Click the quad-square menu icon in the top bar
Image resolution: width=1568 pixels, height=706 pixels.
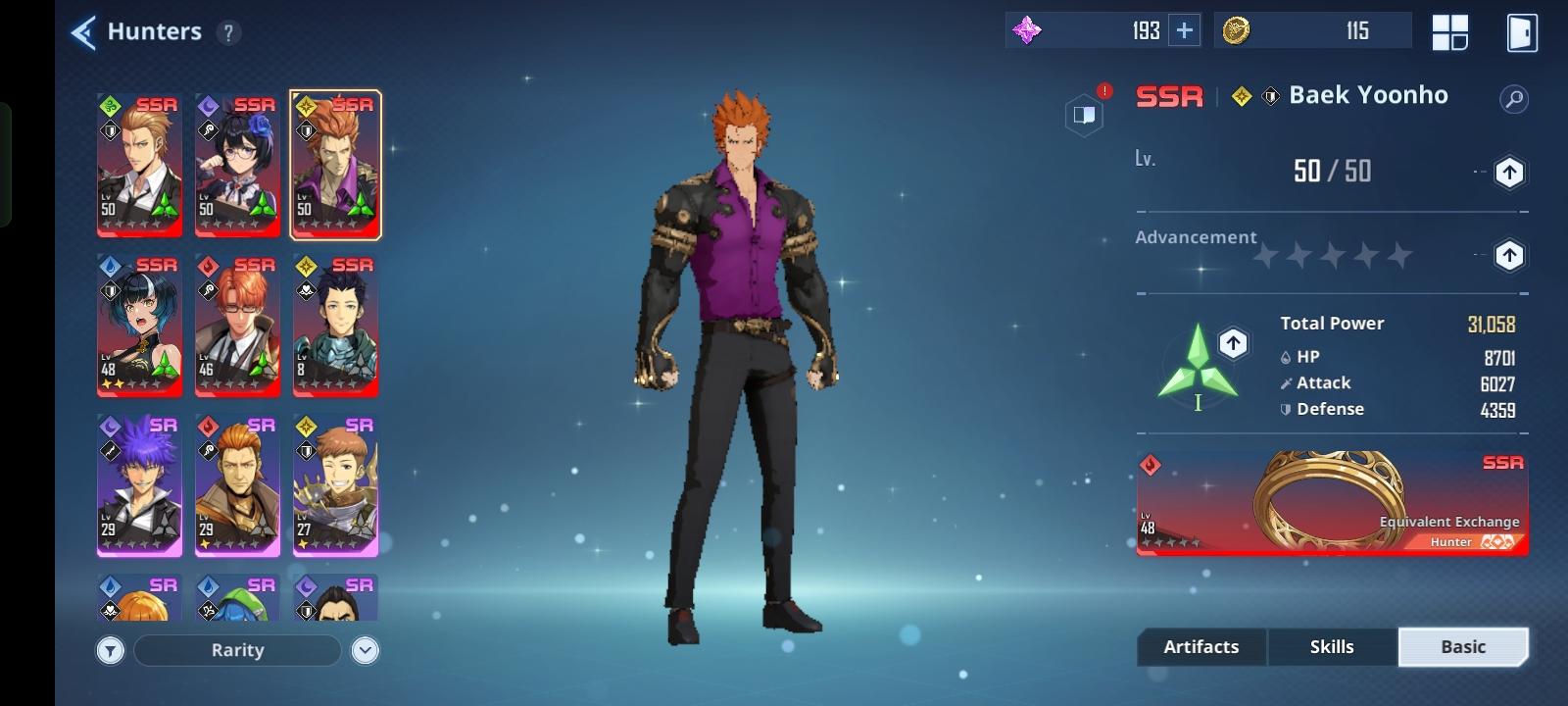click(x=1450, y=30)
